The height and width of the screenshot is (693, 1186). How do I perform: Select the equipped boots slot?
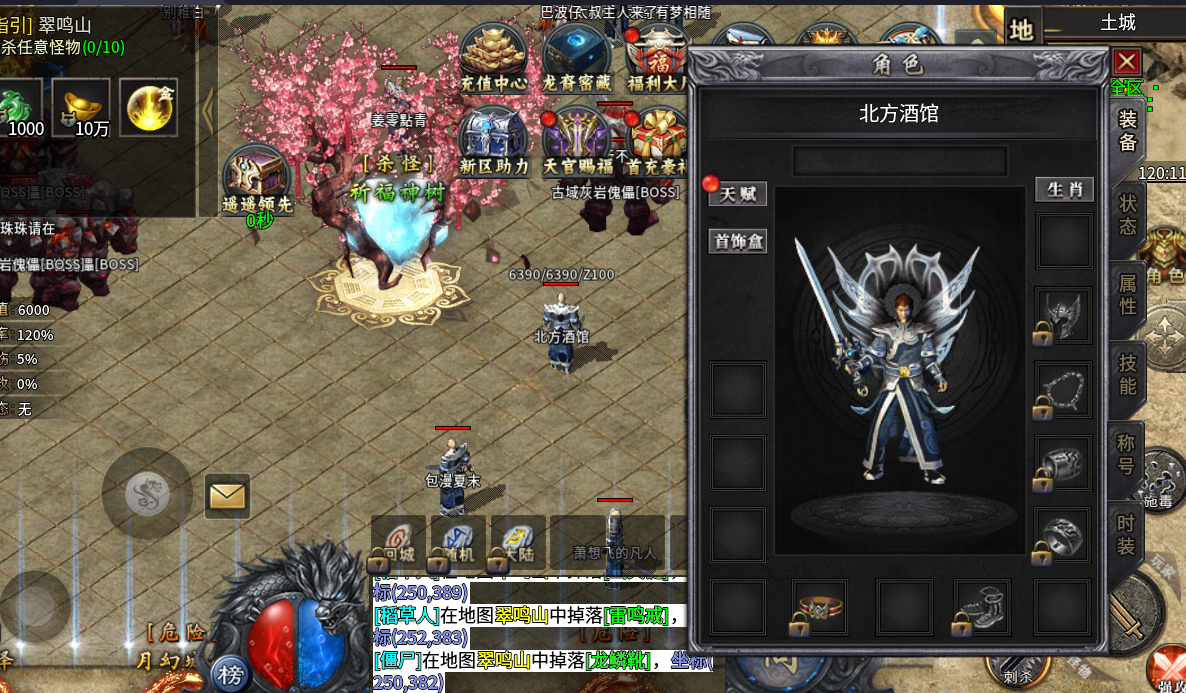(x=982, y=606)
